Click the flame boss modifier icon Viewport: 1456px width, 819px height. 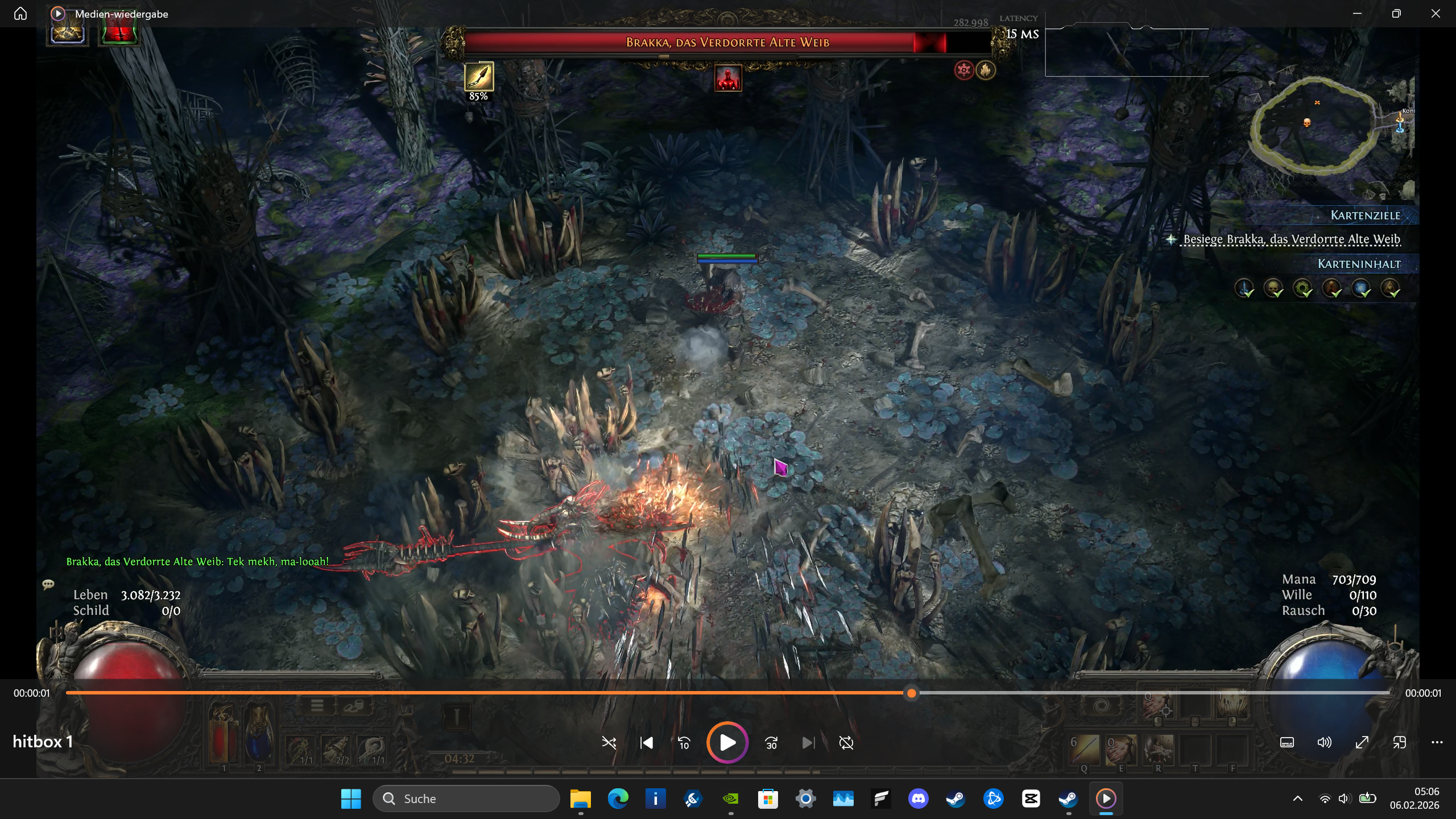986,70
